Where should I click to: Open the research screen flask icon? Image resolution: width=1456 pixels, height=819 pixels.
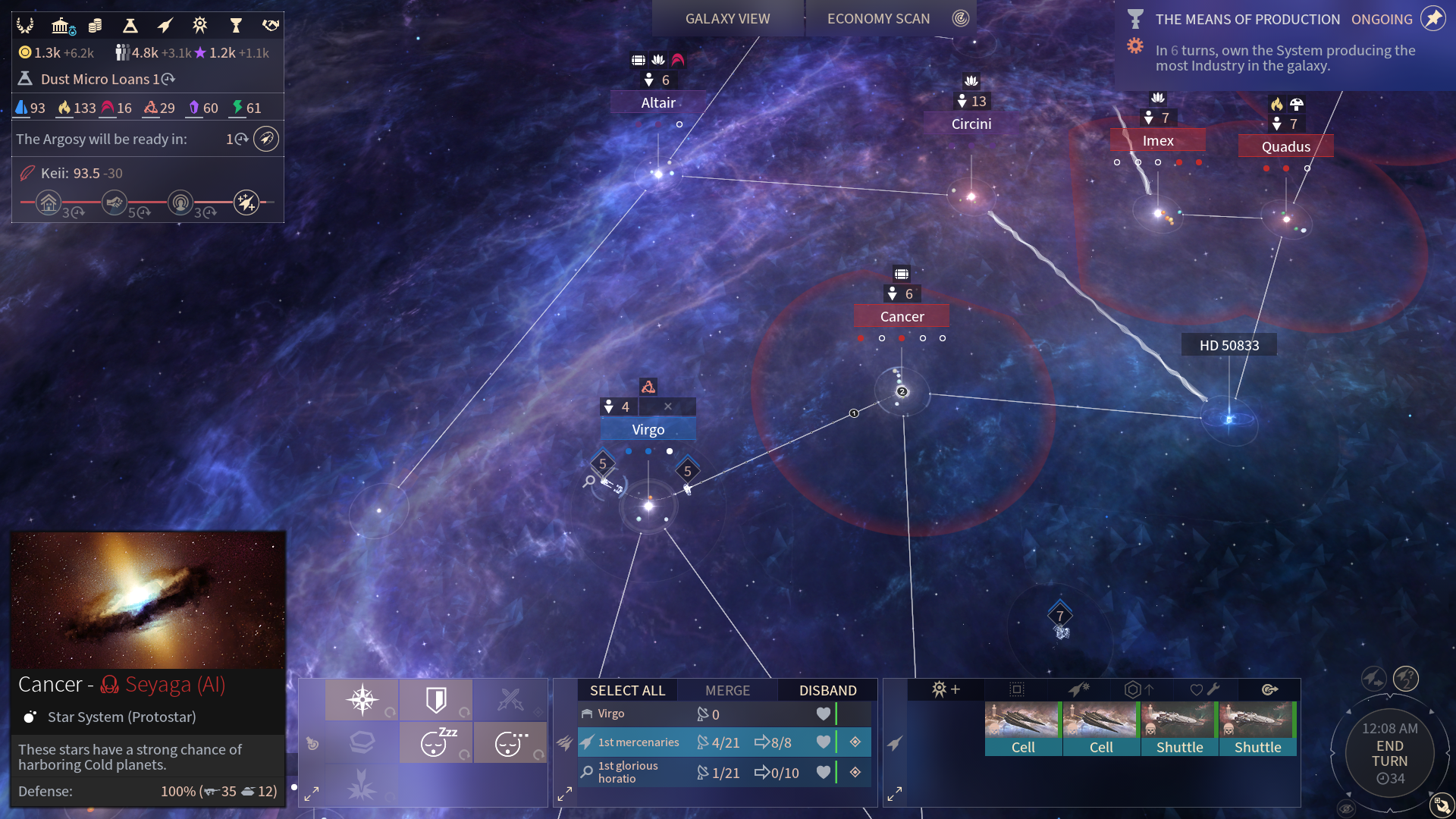pyautogui.click(x=130, y=27)
